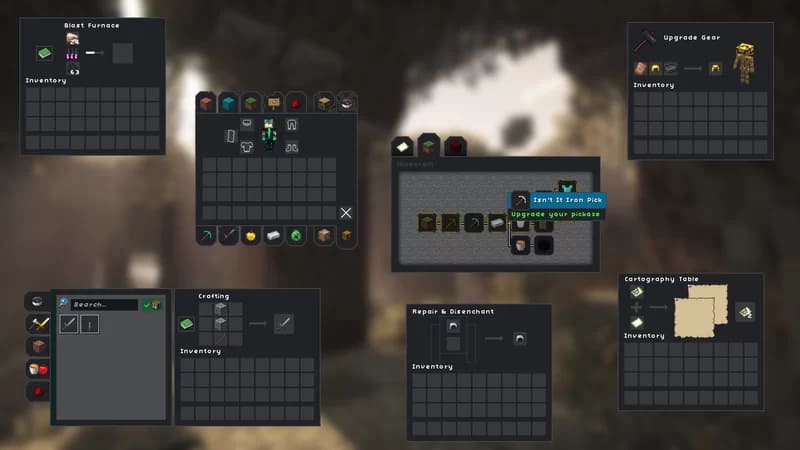Screen dimensions: 800x450
Task: Switch to the redstone dust creative tab
Action: [x=296, y=103]
